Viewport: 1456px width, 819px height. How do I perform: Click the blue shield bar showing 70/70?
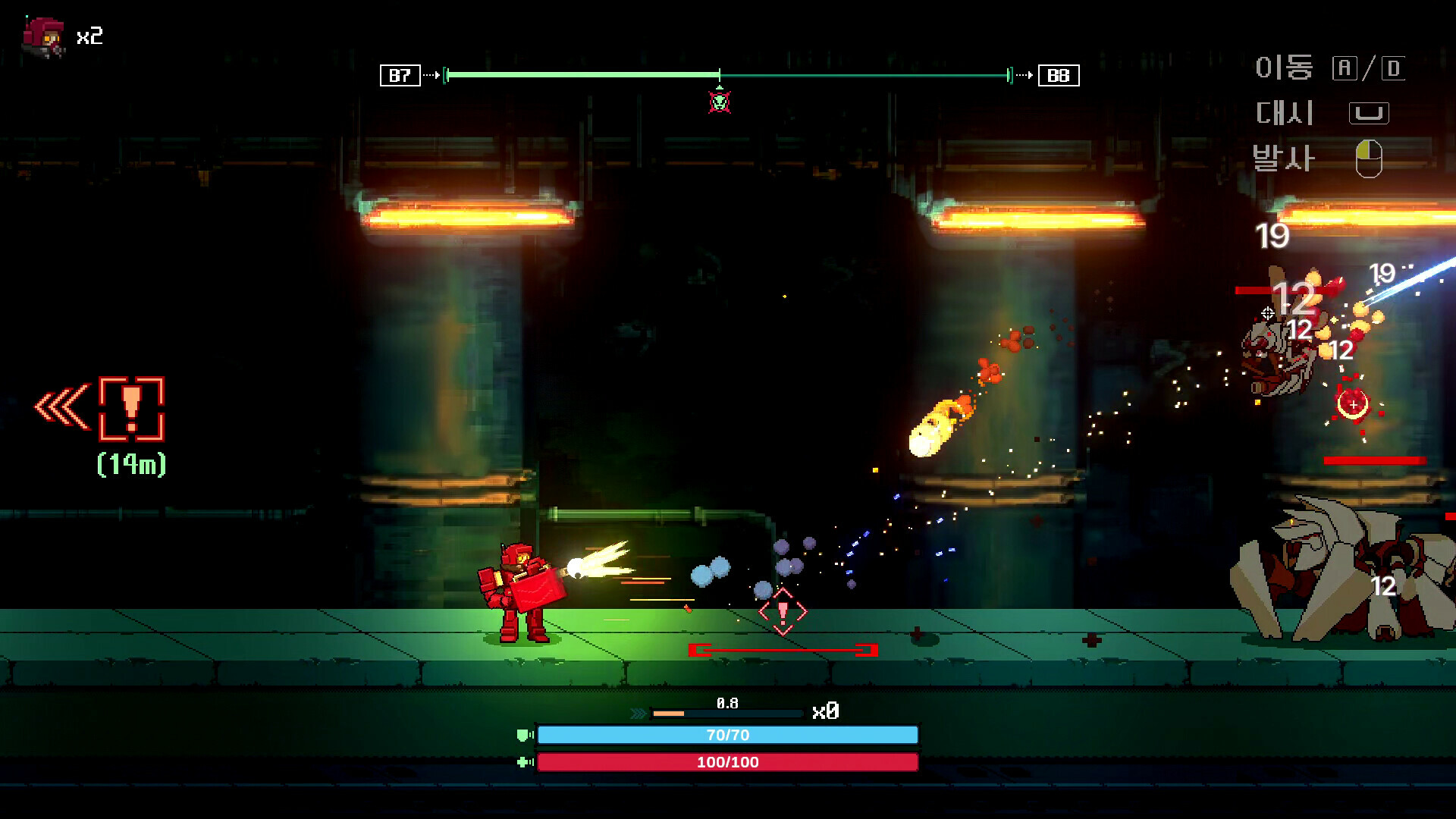tap(728, 734)
